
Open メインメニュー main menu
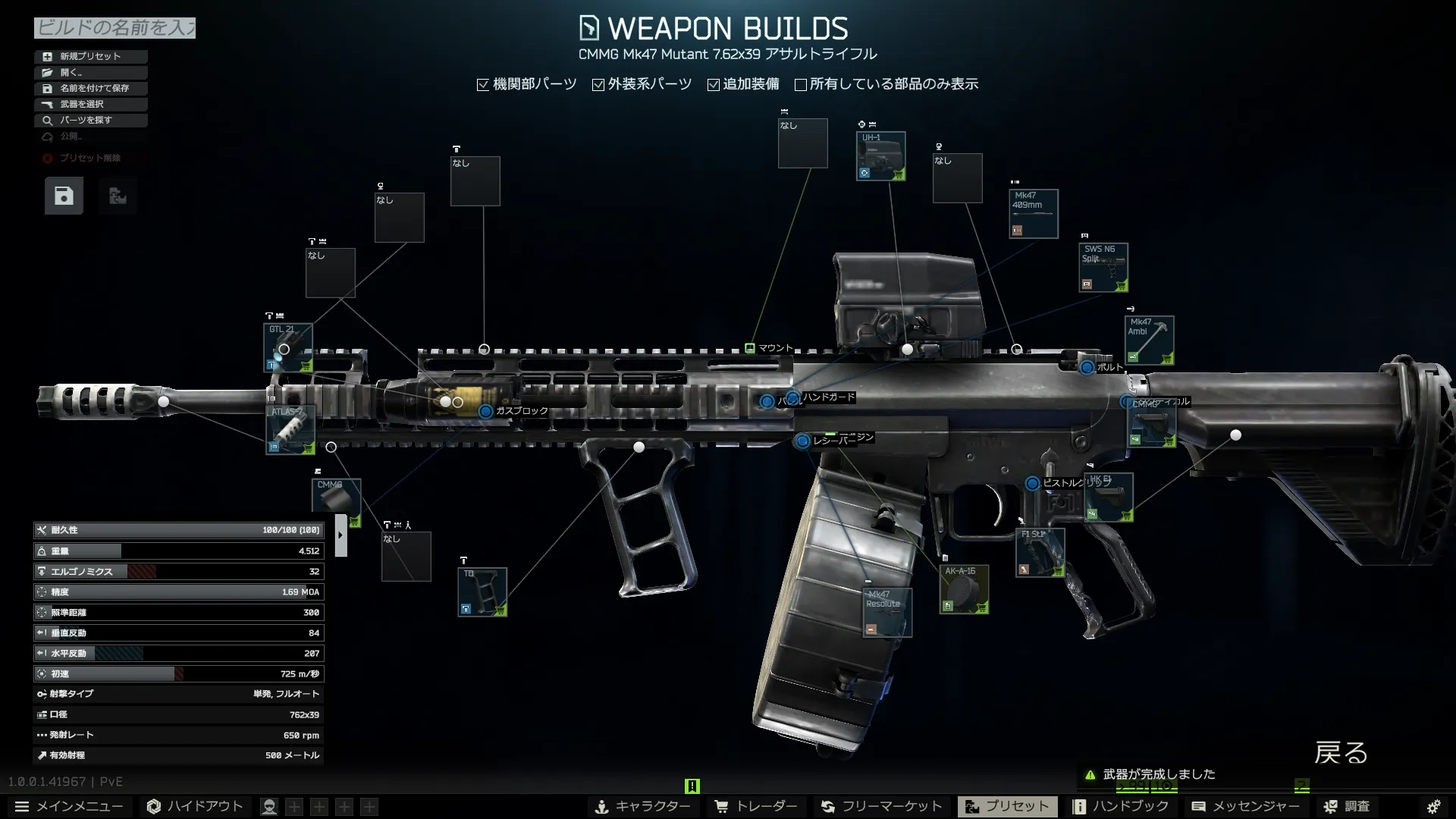coord(69,806)
